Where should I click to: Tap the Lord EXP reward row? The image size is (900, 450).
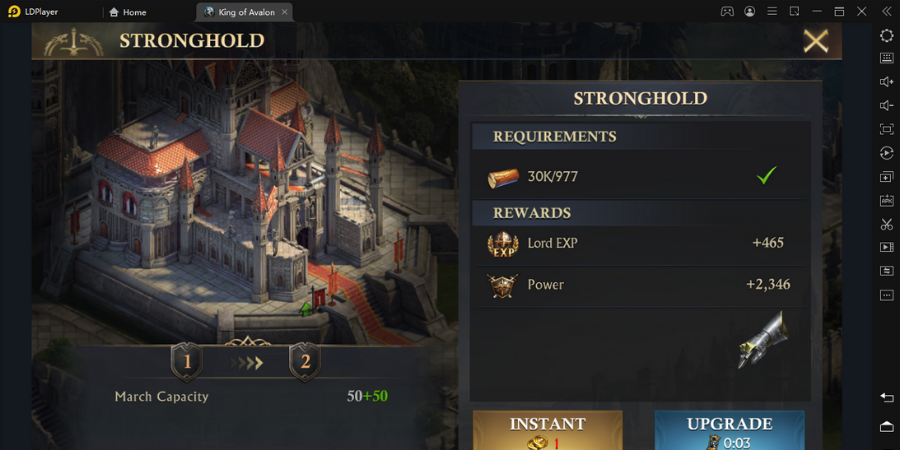(639, 243)
